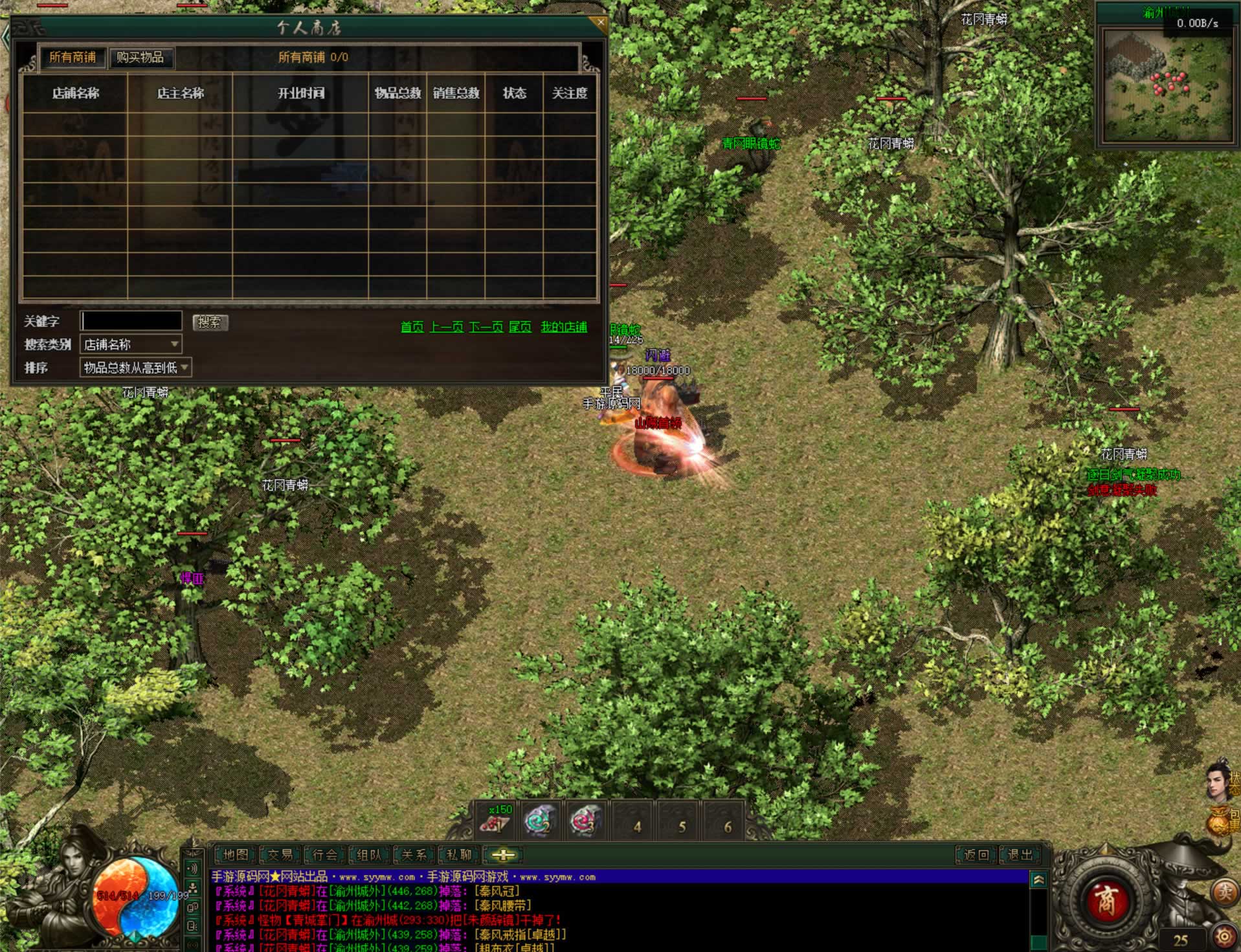
Task: Close the 个人商店 shop window
Action: [x=600, y=23]
